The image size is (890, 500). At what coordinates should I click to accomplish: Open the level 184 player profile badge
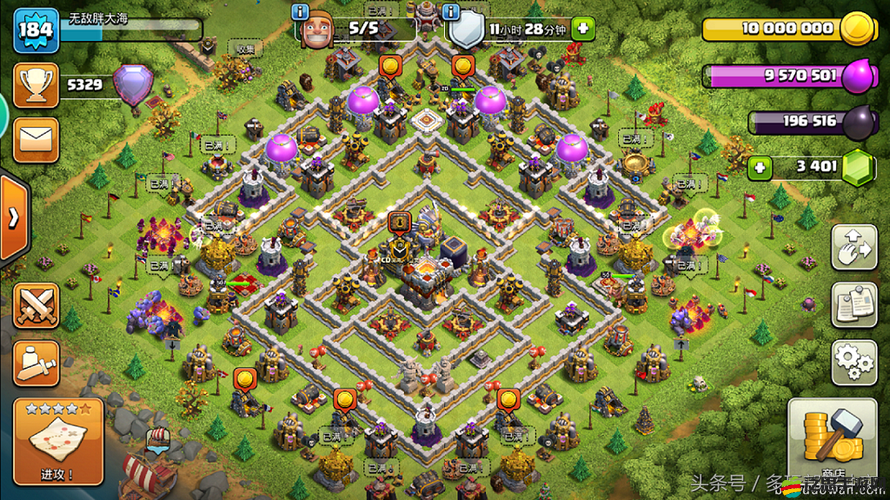[x=34, y=29]
